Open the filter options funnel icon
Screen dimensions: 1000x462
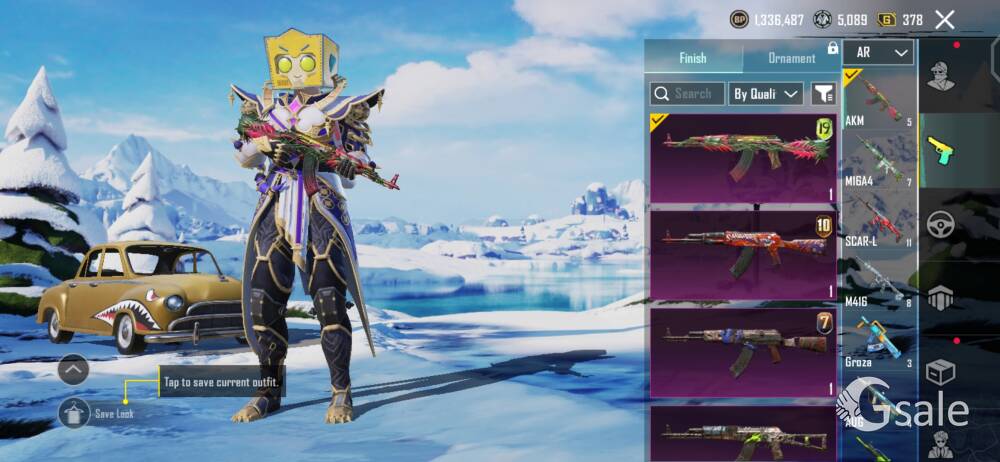[823, 94]
